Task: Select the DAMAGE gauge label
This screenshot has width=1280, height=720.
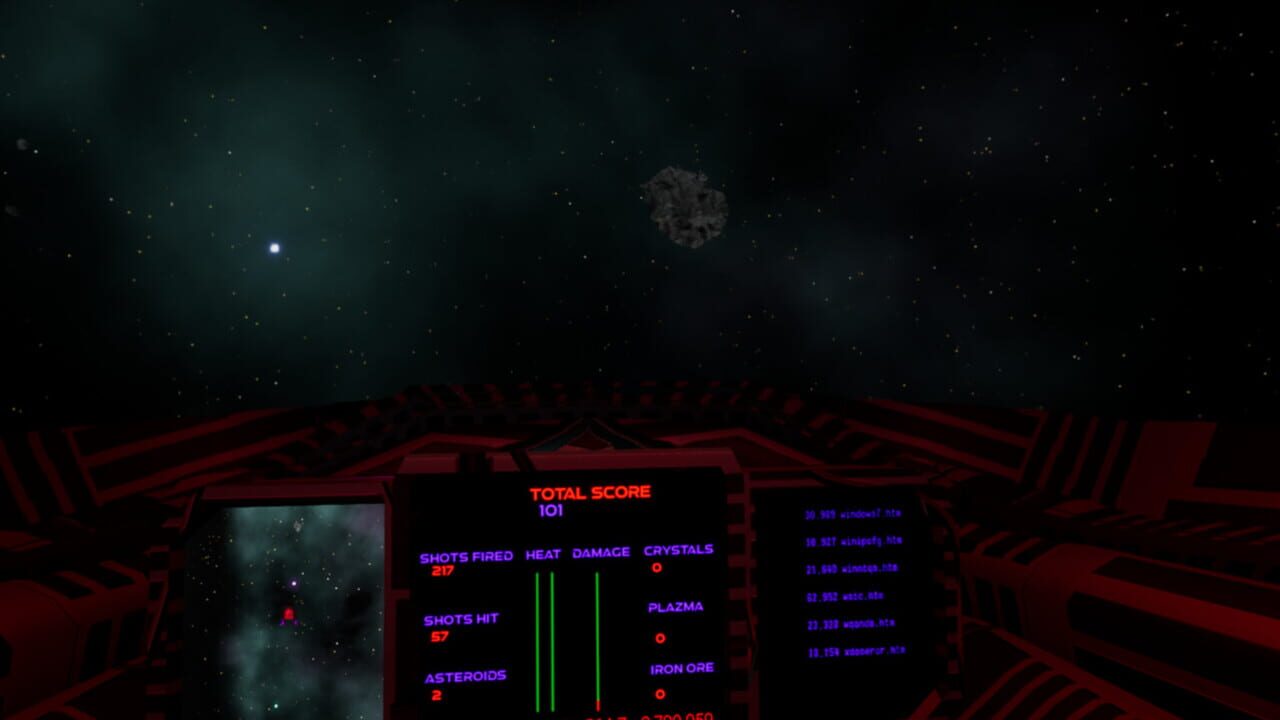Action: coord(601,550)
